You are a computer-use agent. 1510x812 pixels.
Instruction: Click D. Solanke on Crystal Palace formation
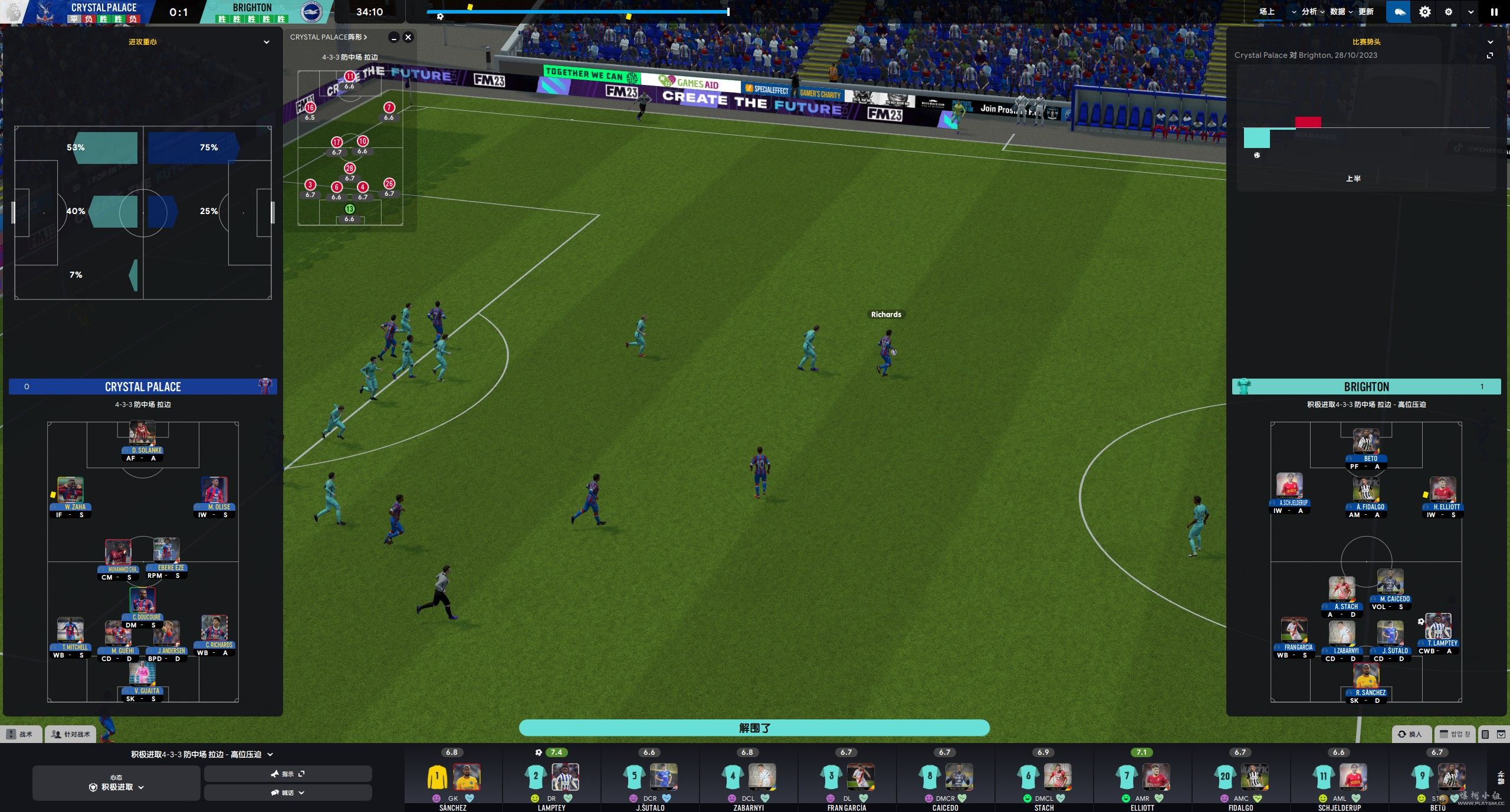point(142,439)
